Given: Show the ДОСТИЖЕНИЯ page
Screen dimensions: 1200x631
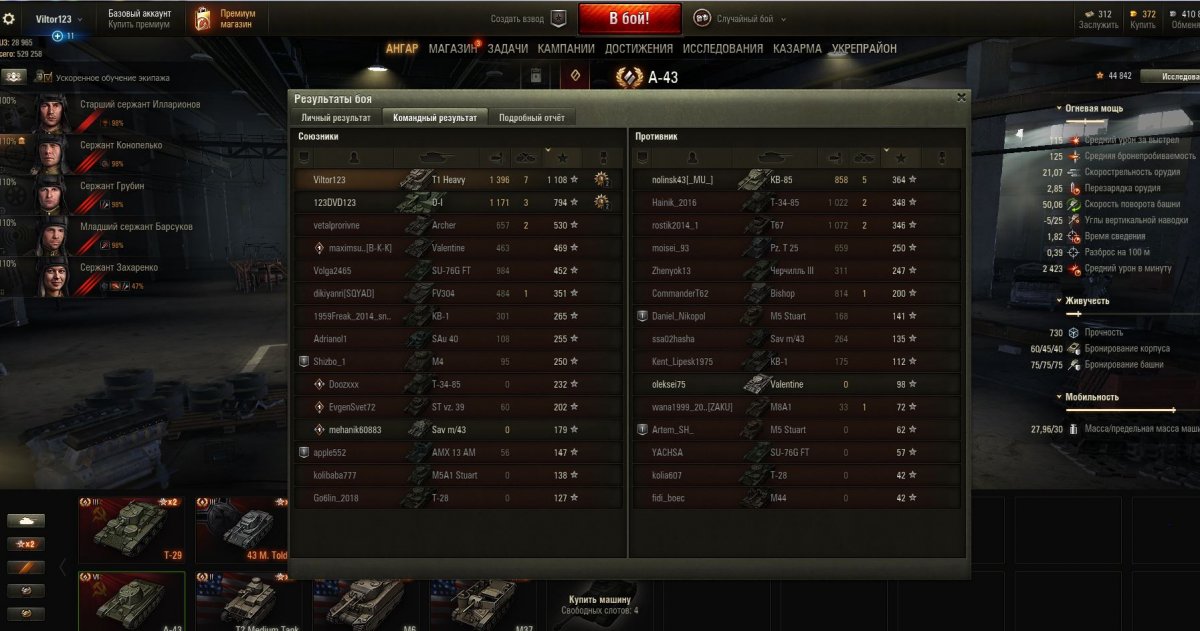Looking at the screenshot, I should coord(638,48).
